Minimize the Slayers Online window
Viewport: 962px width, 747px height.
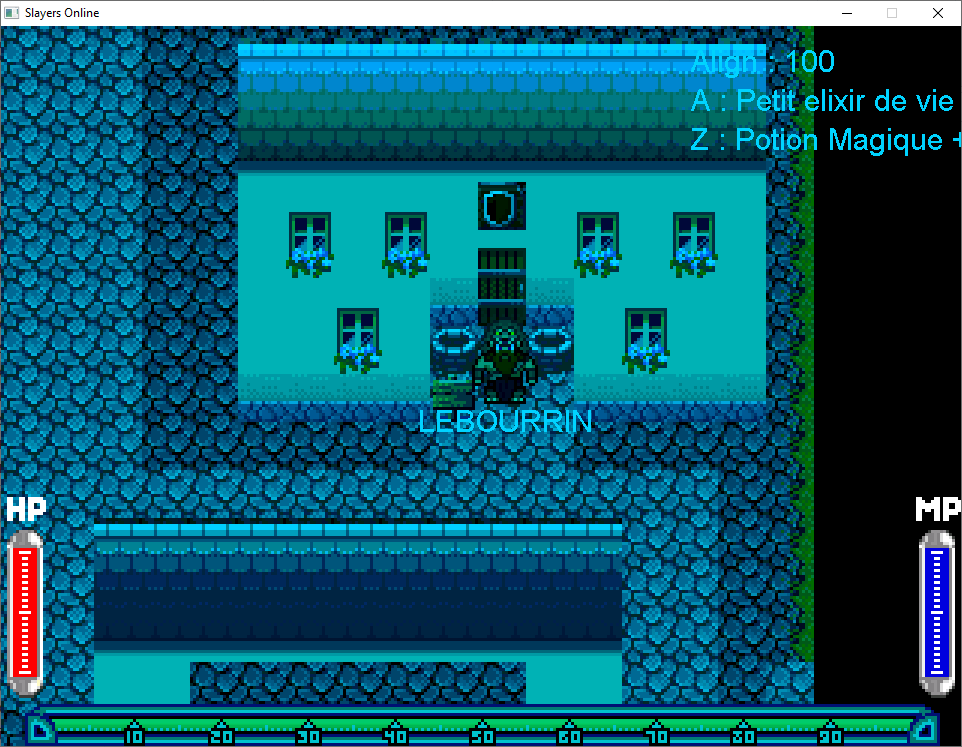tap(846, 13)
